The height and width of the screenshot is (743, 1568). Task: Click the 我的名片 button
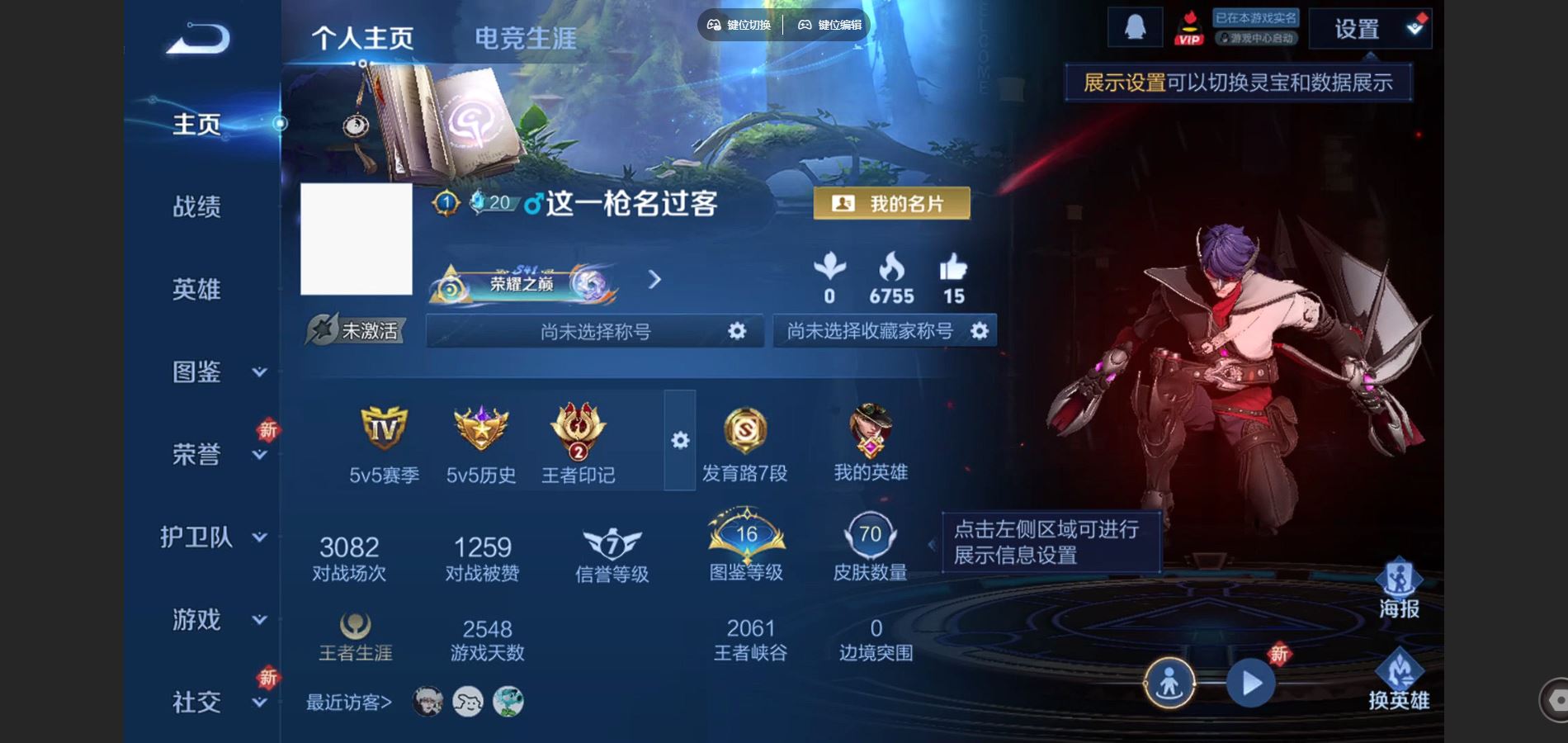coord(891,203)
